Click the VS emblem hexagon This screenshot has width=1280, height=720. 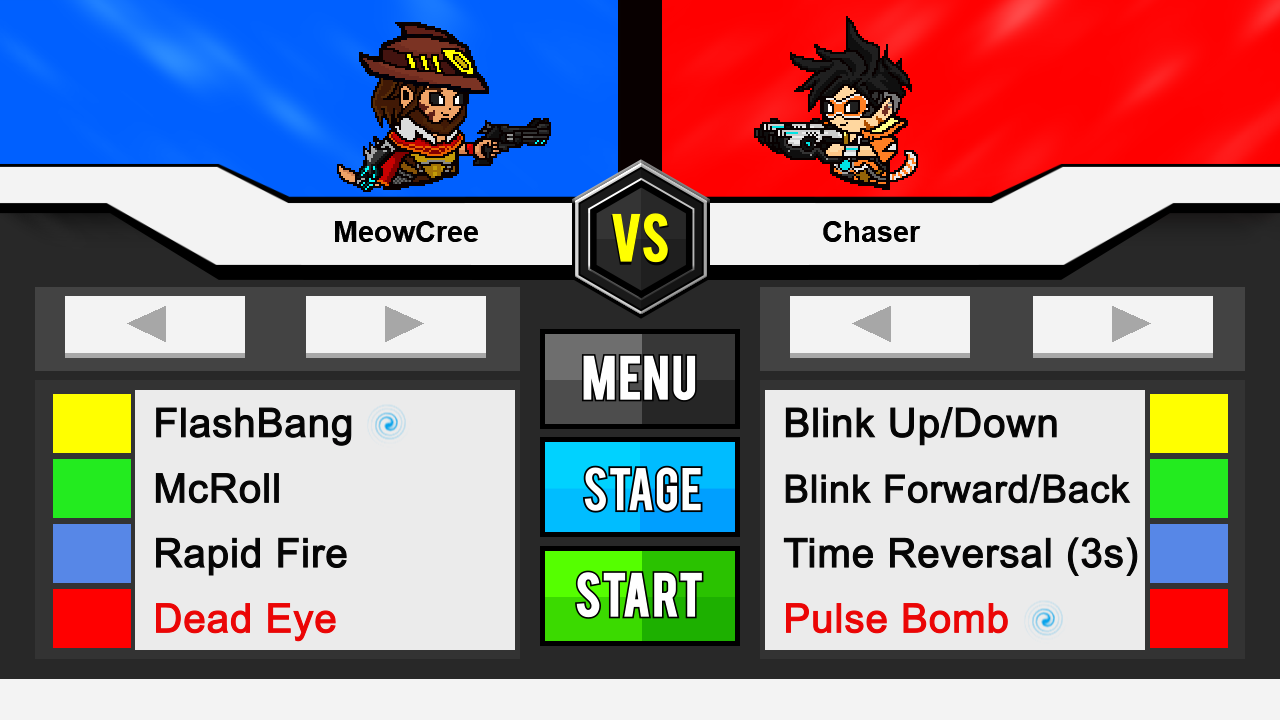point(640,235)
